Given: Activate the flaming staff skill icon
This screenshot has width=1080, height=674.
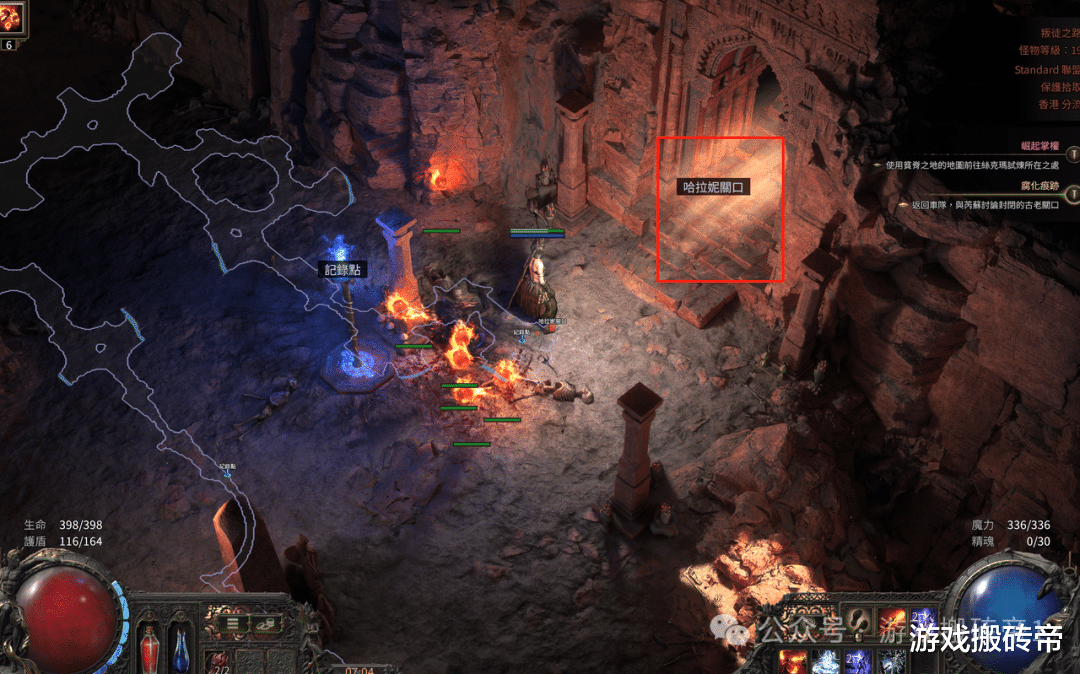Looking at the screenshot, I should (x=891, y=621).
